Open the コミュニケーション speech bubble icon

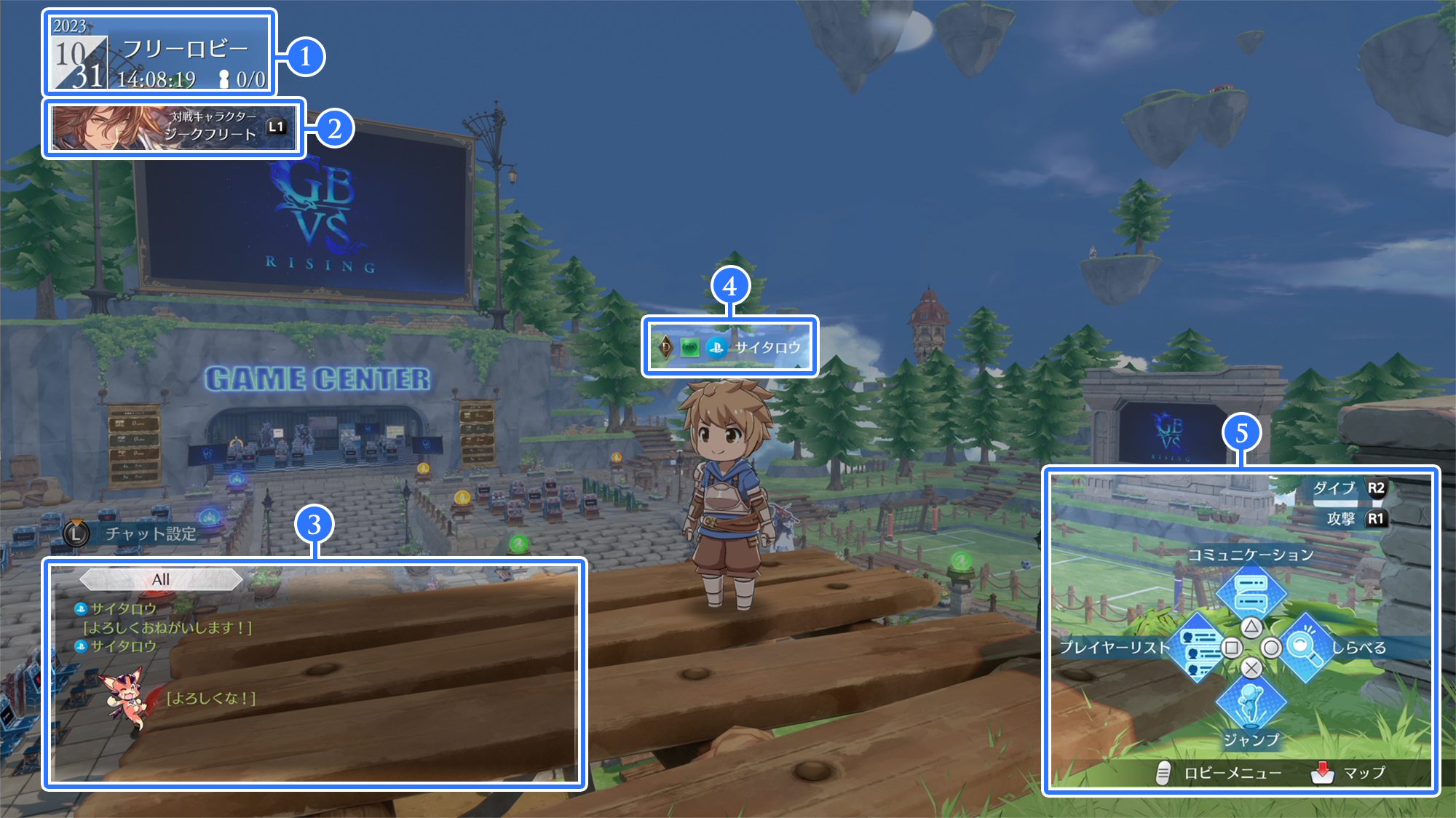(1251, 592)
